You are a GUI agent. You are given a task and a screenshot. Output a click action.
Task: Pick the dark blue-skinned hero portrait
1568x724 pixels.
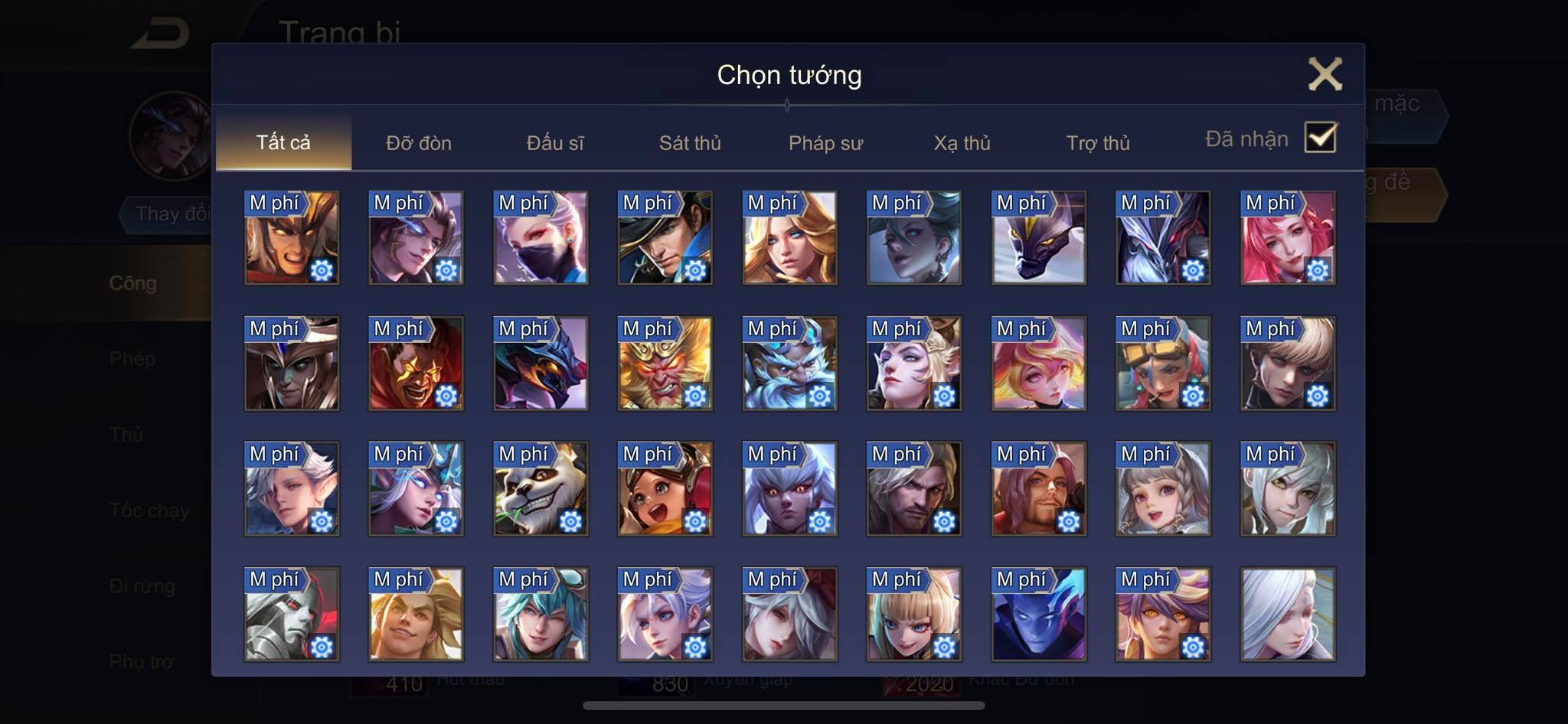(x=1038, y=615)
